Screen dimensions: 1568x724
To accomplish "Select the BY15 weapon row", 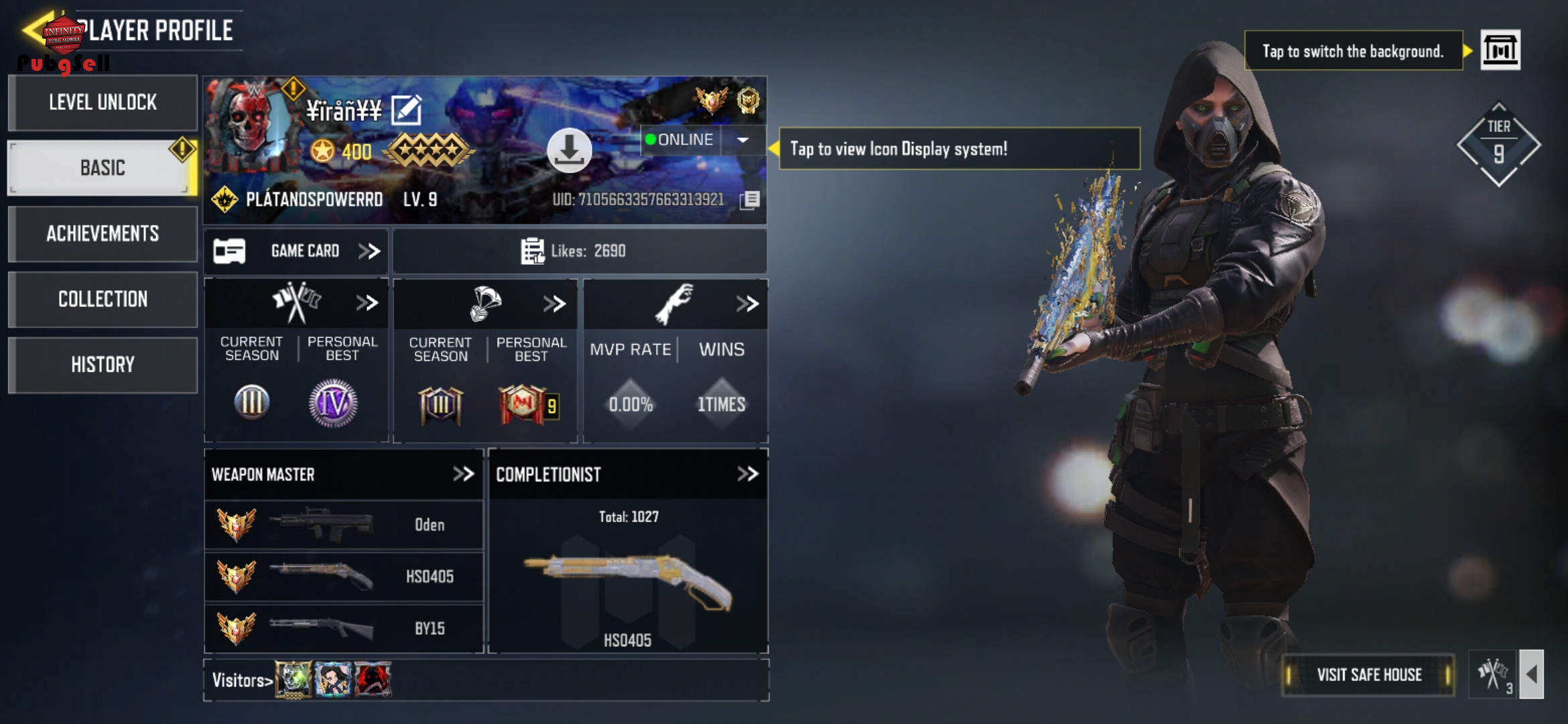I will (344, 628).
